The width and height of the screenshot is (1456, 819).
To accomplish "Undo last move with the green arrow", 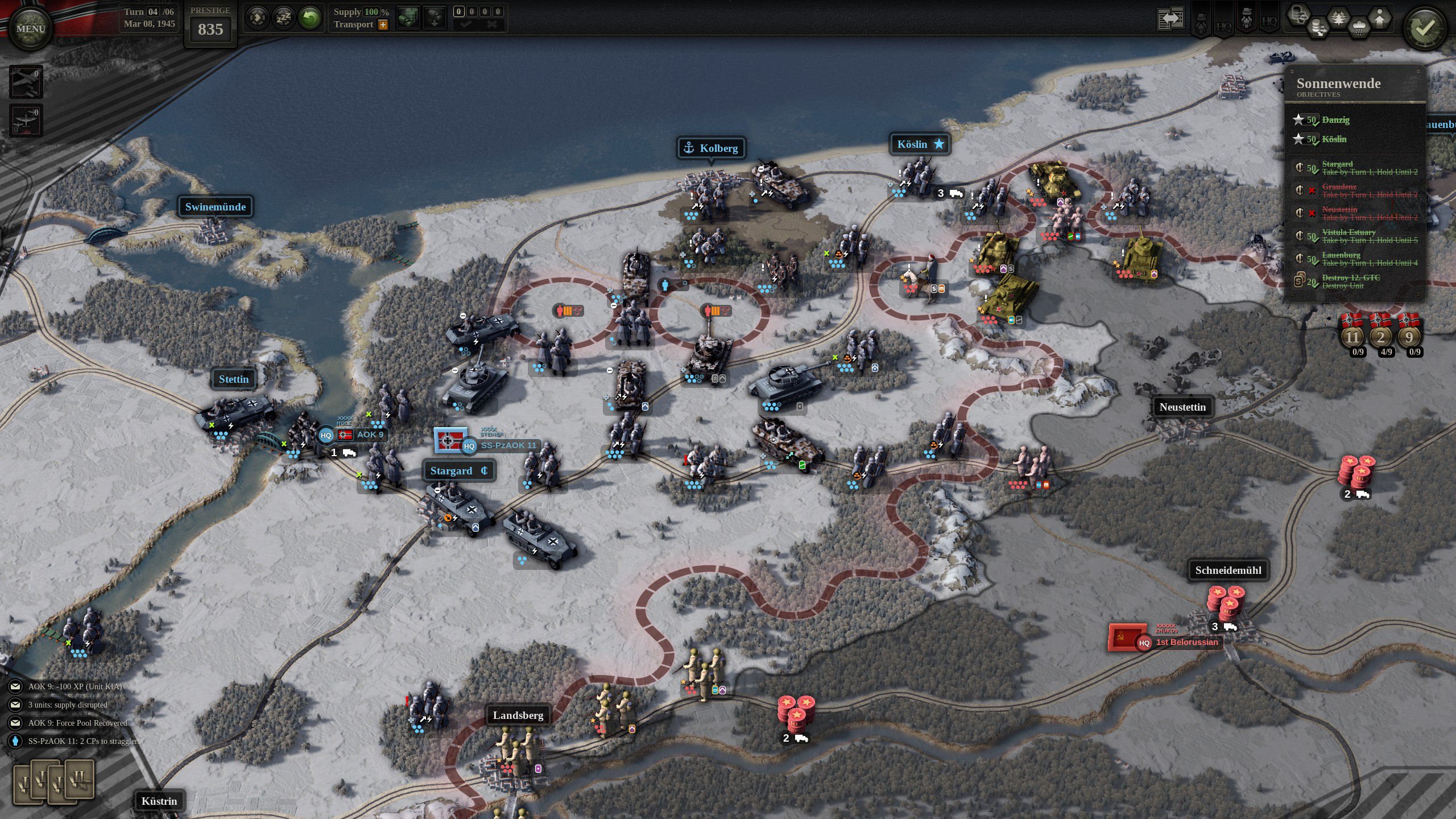I will (x=310, y=18).
